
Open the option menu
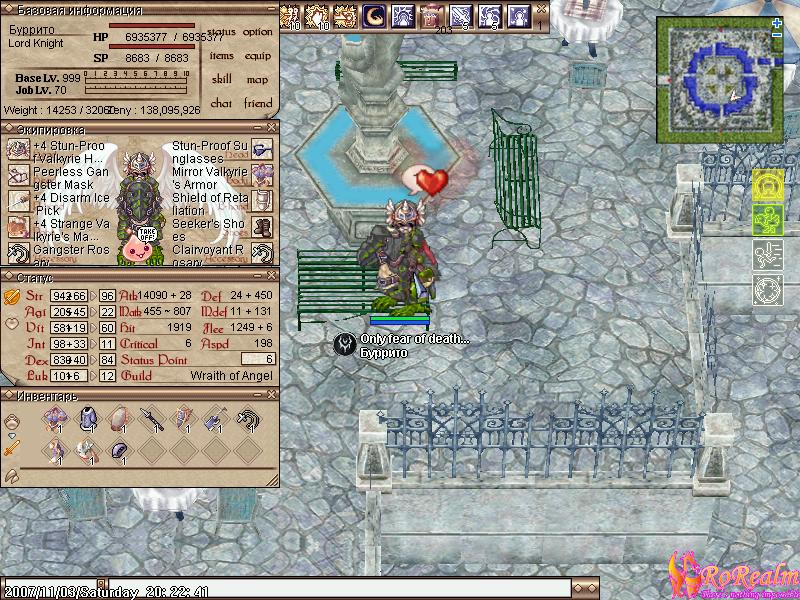click(257, 32)
